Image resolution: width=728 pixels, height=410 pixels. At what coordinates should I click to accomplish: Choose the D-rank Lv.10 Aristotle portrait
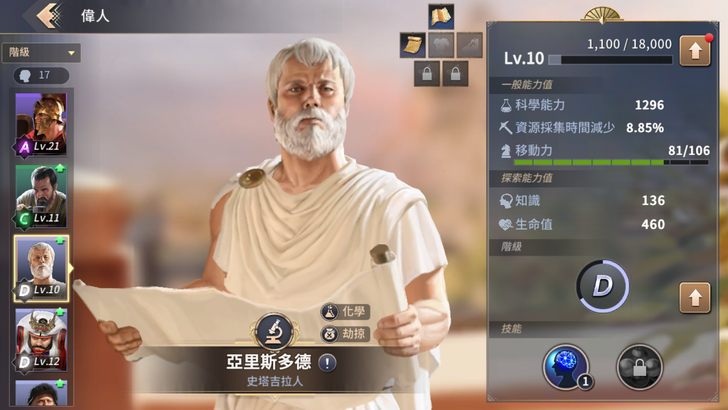(x=41, y=267)
